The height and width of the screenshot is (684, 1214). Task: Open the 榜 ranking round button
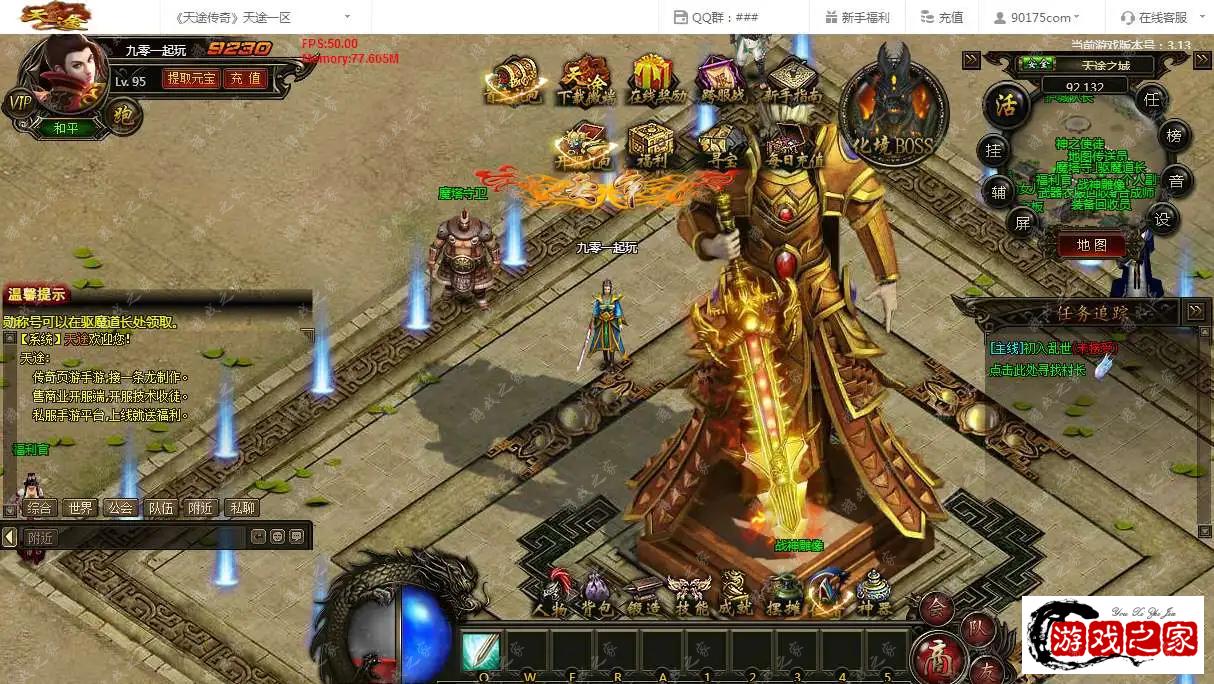pyautogui.click(x=1174, y=135)
